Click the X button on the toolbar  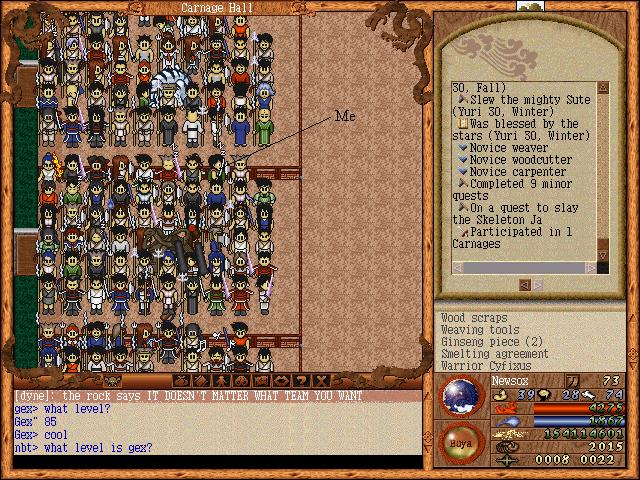point(321,380)
